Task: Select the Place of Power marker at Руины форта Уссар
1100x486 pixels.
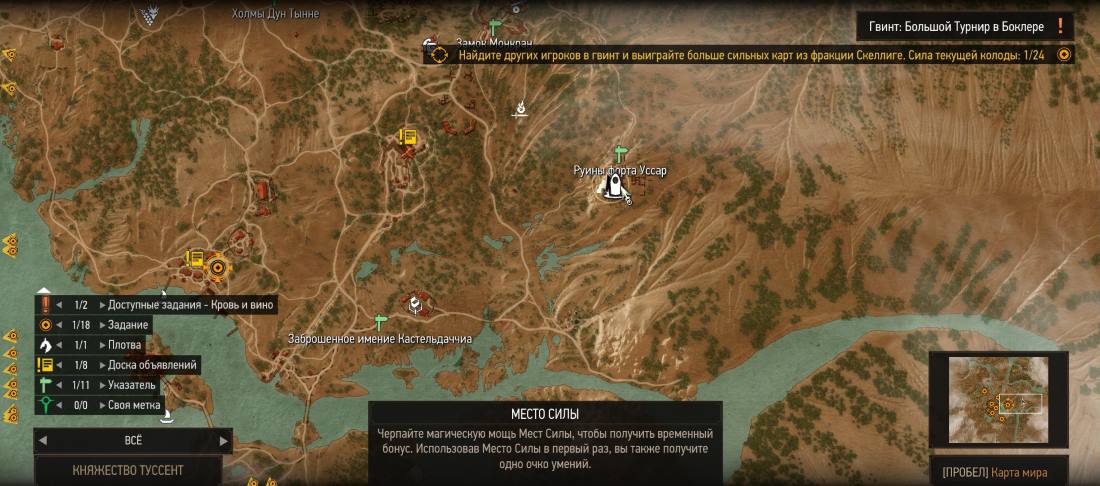Action: click(x=607, y=188)
